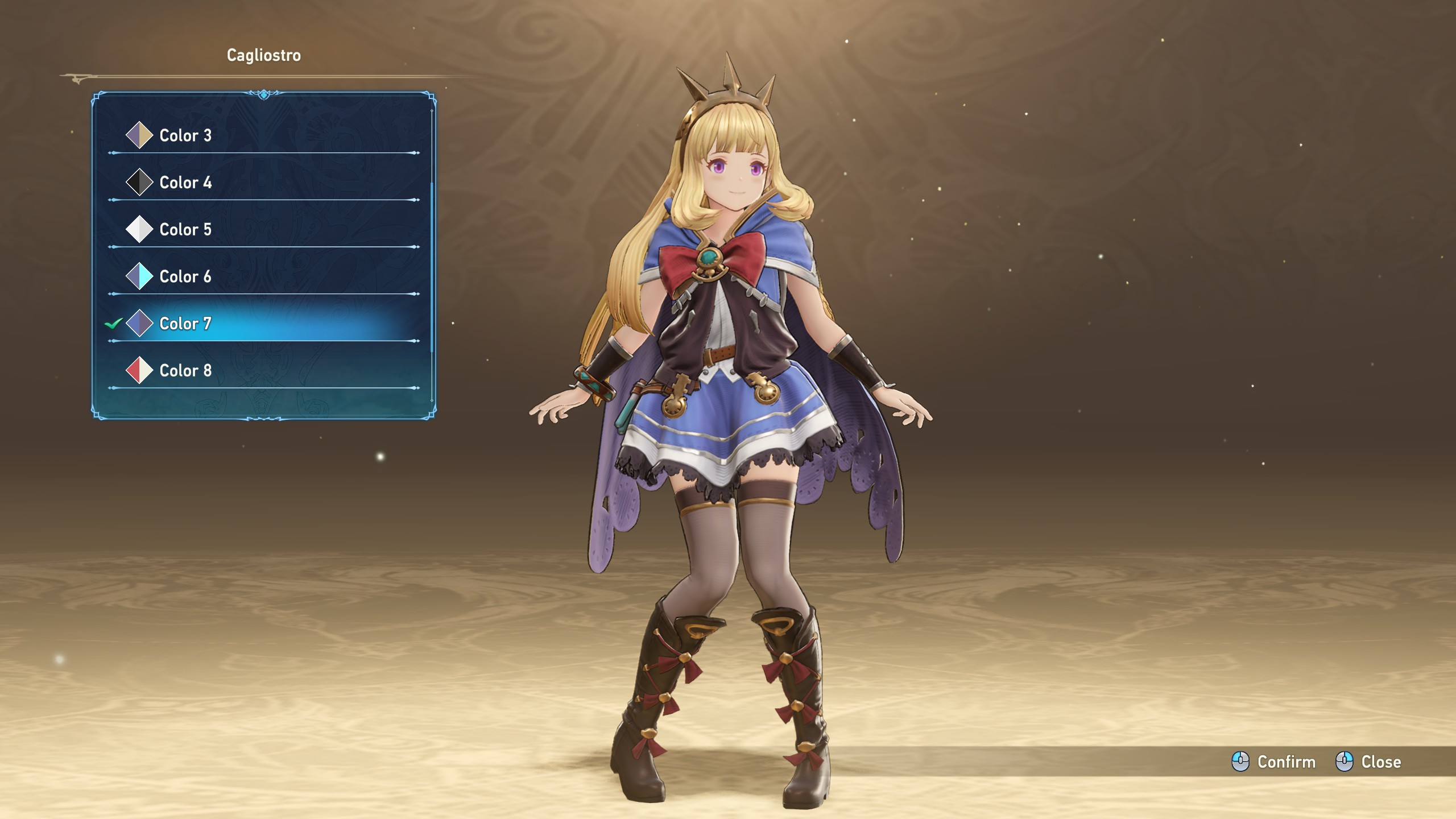Image resolution: width=1456 pixels, height=819 pixels.
Task: Confirm the selected color
Action: tap(1274, 762)
